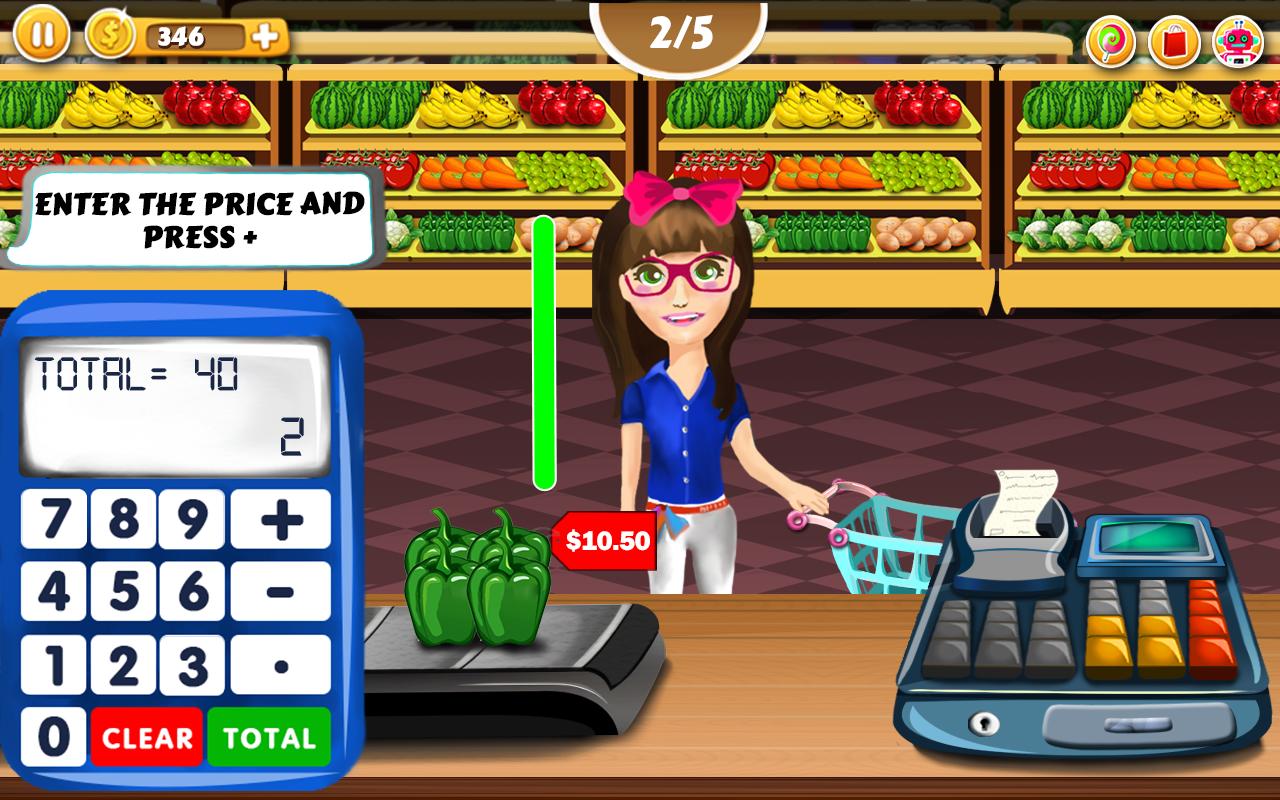Screen dimensions: 1280x800
Task: Tap the 8 key on the keypad
Action: (123, 519)
